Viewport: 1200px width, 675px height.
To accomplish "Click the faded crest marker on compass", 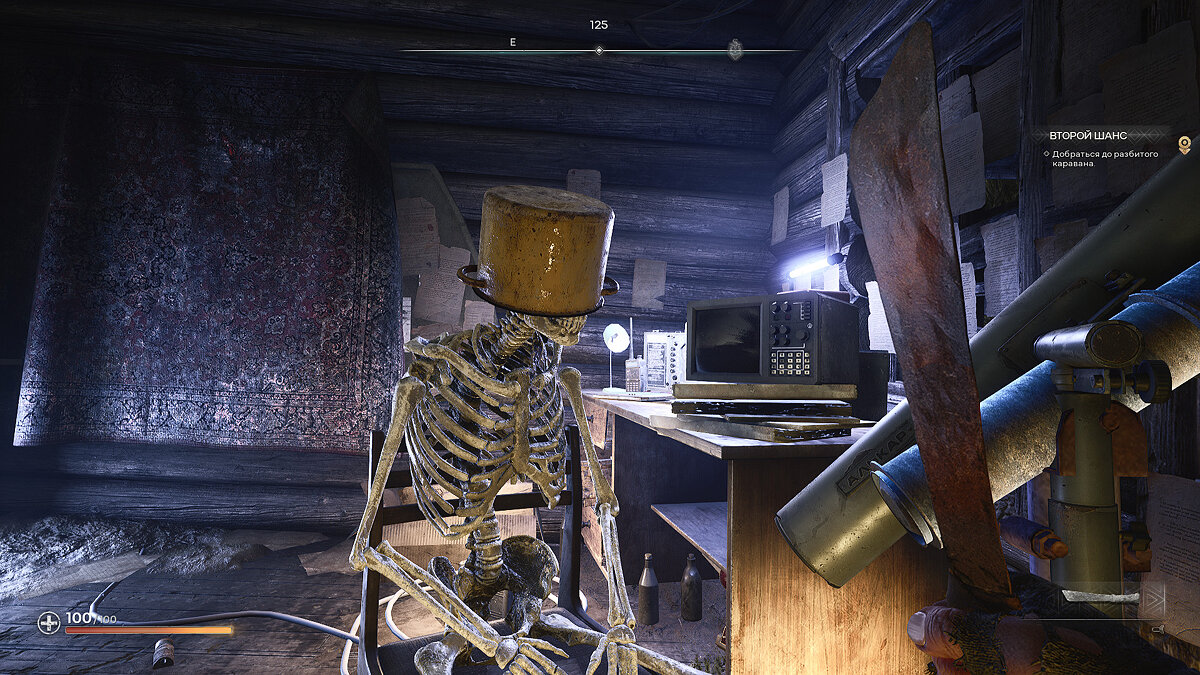I will (735, 49).
